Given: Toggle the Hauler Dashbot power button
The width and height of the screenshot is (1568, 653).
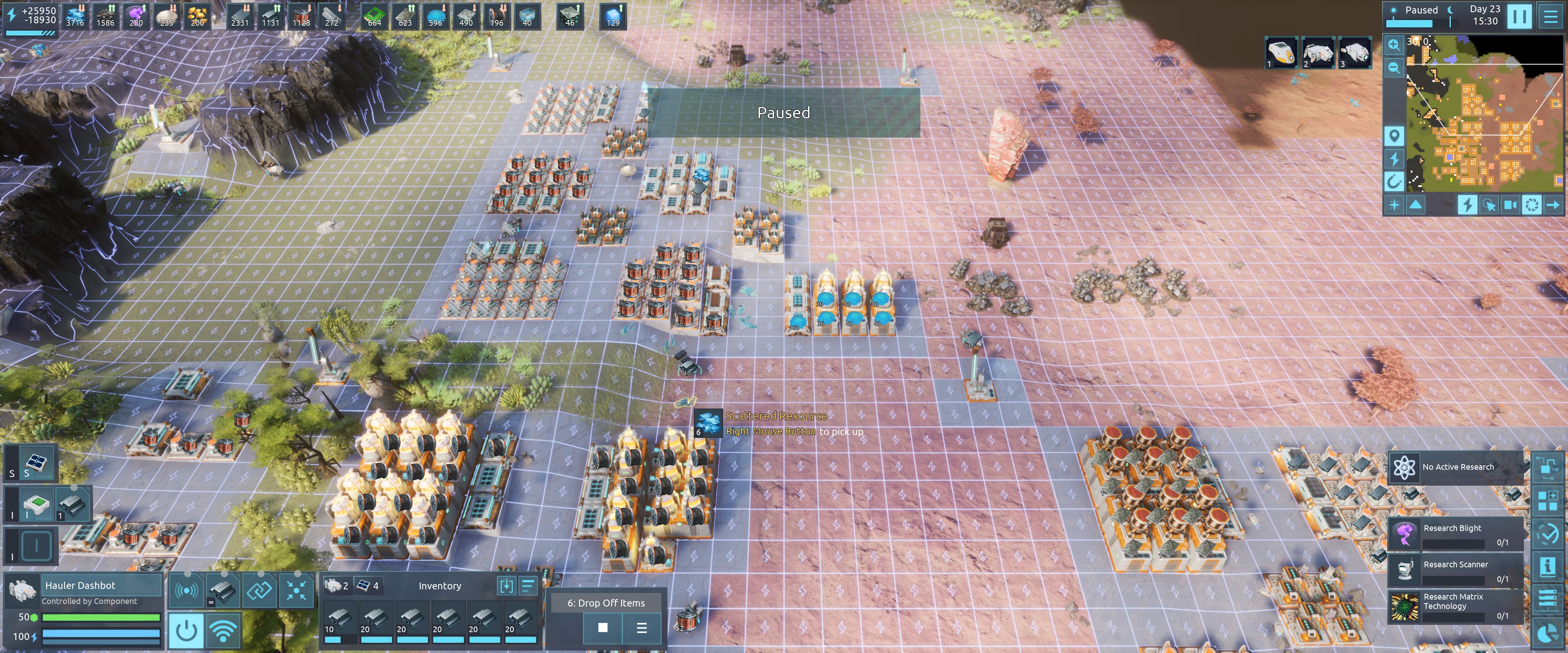Looking at the screenshot, I should tap(186, 630).
